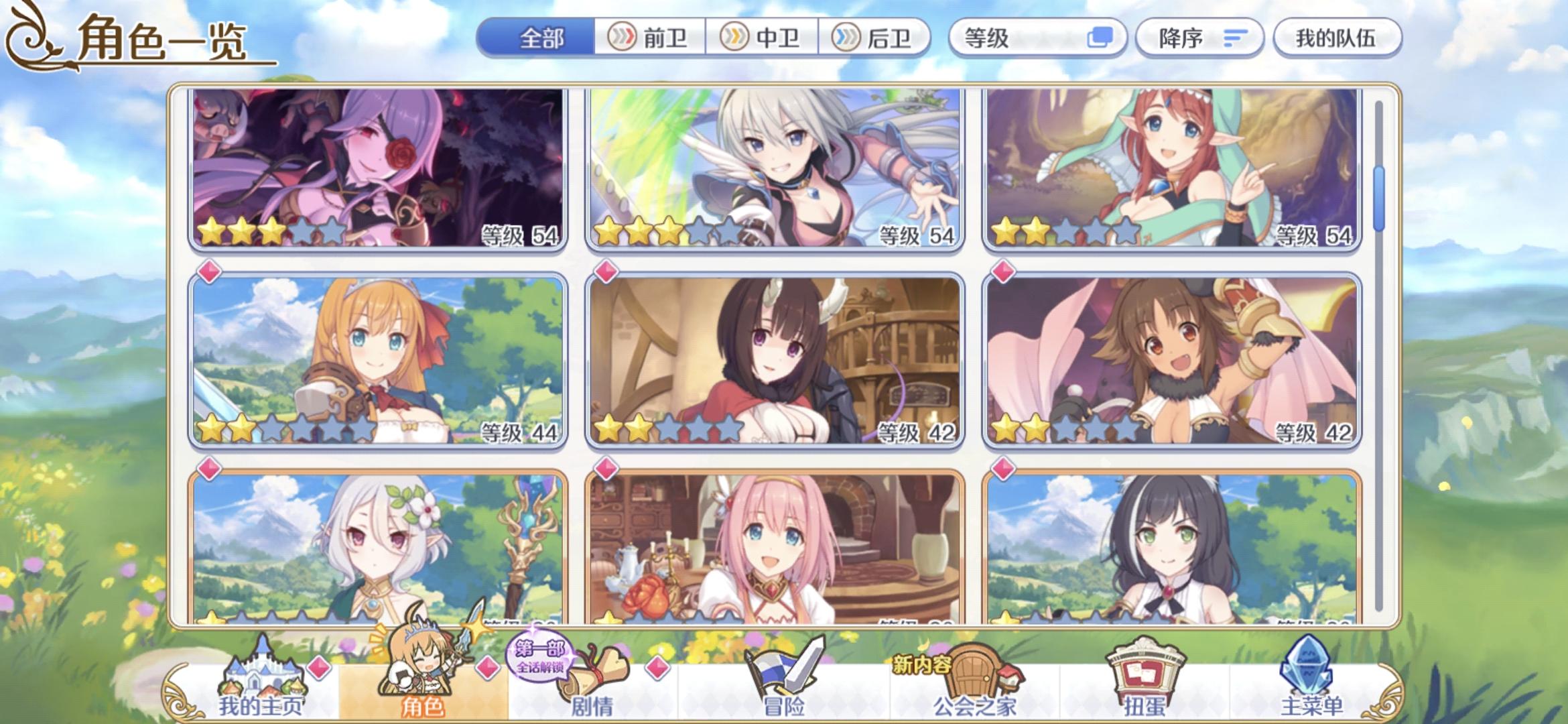Select the 中卫 midguard filter button
The height and width of the screenshot is (724, 1568).
[762, 38]
